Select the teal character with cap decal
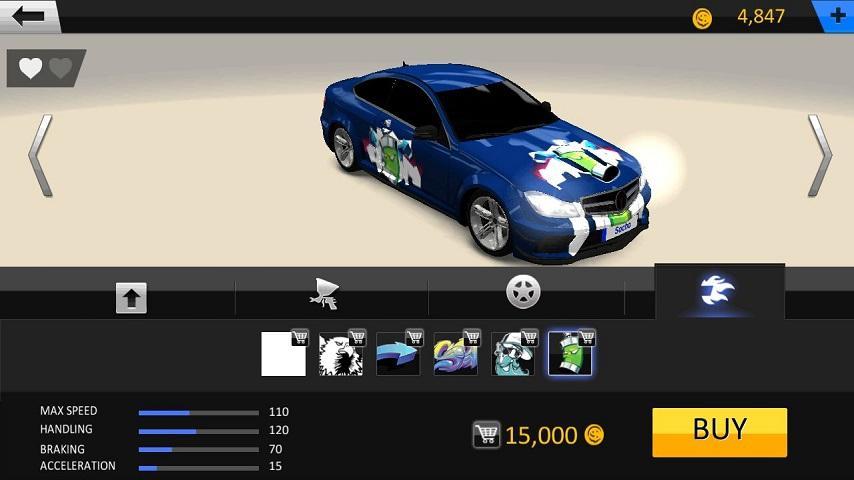Image resolution: width=854 pixels, height=480 pixels. click(512, 354)
